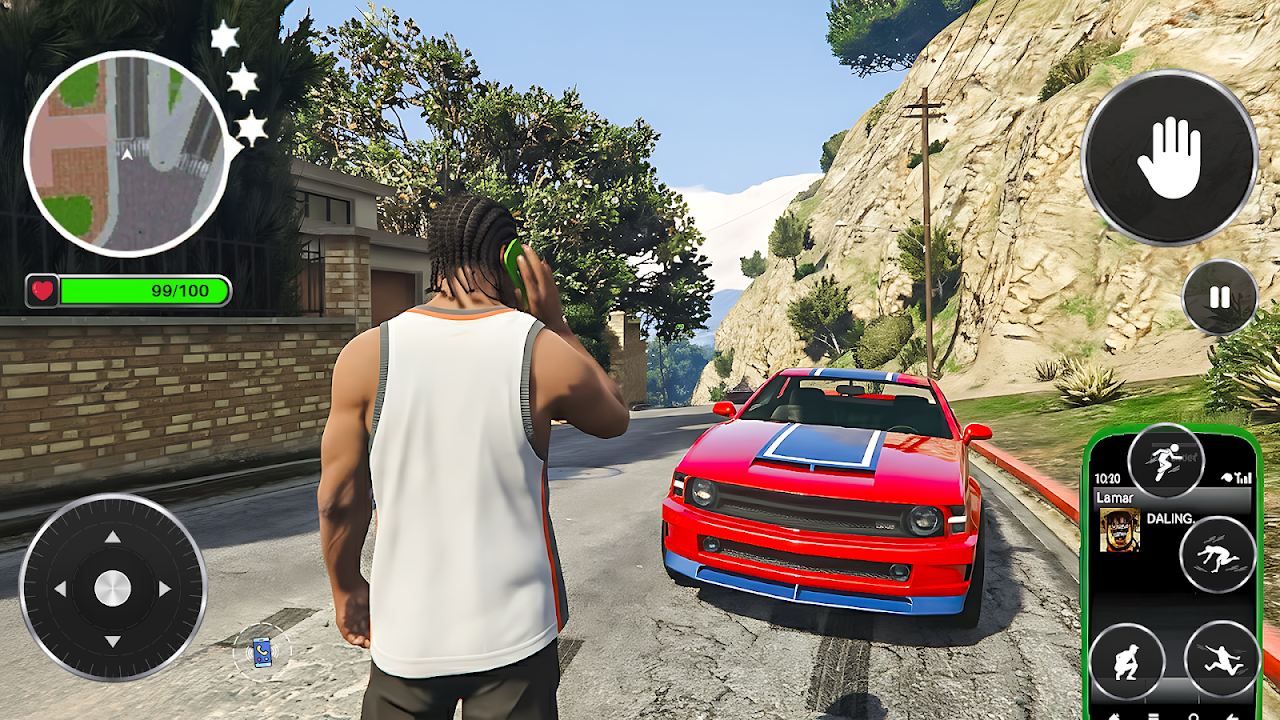Tap the open hand action button
The width and height of the screenshot is (1280, 720).
(x=1169, y=158)
